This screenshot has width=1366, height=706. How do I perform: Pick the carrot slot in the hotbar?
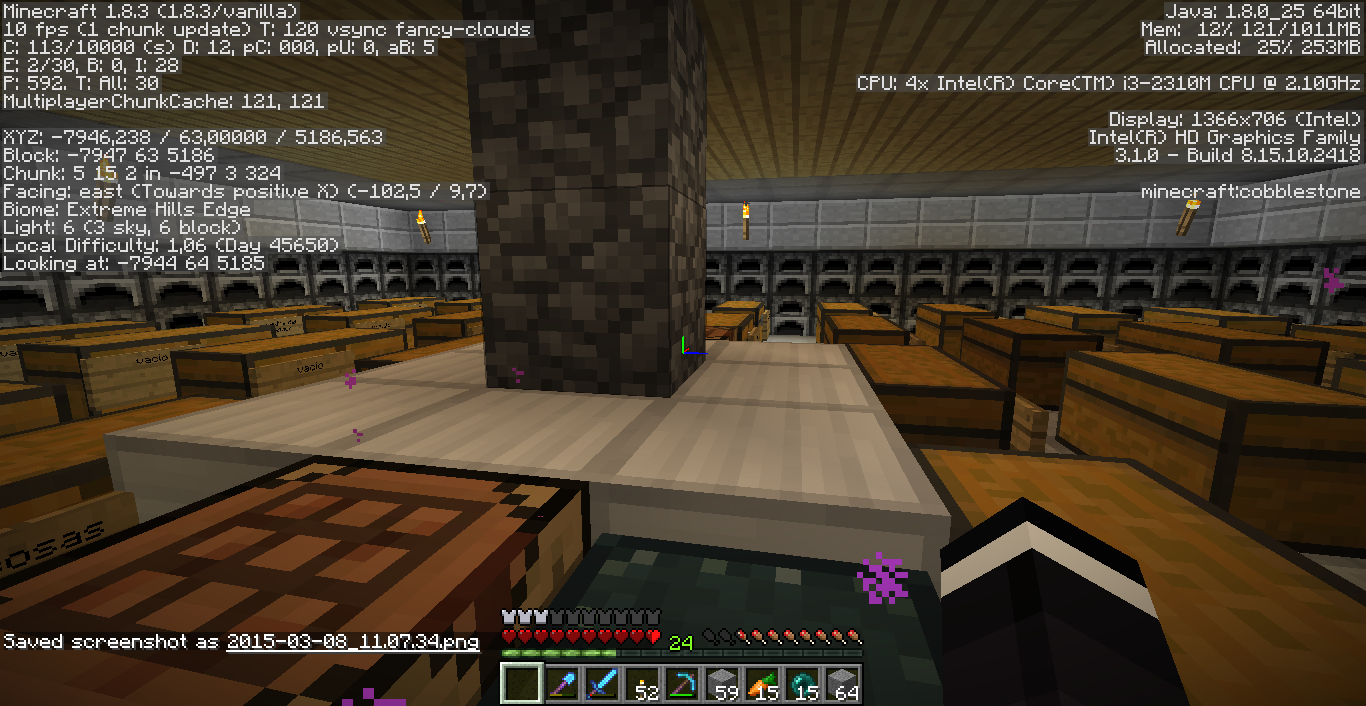point(762,683)
